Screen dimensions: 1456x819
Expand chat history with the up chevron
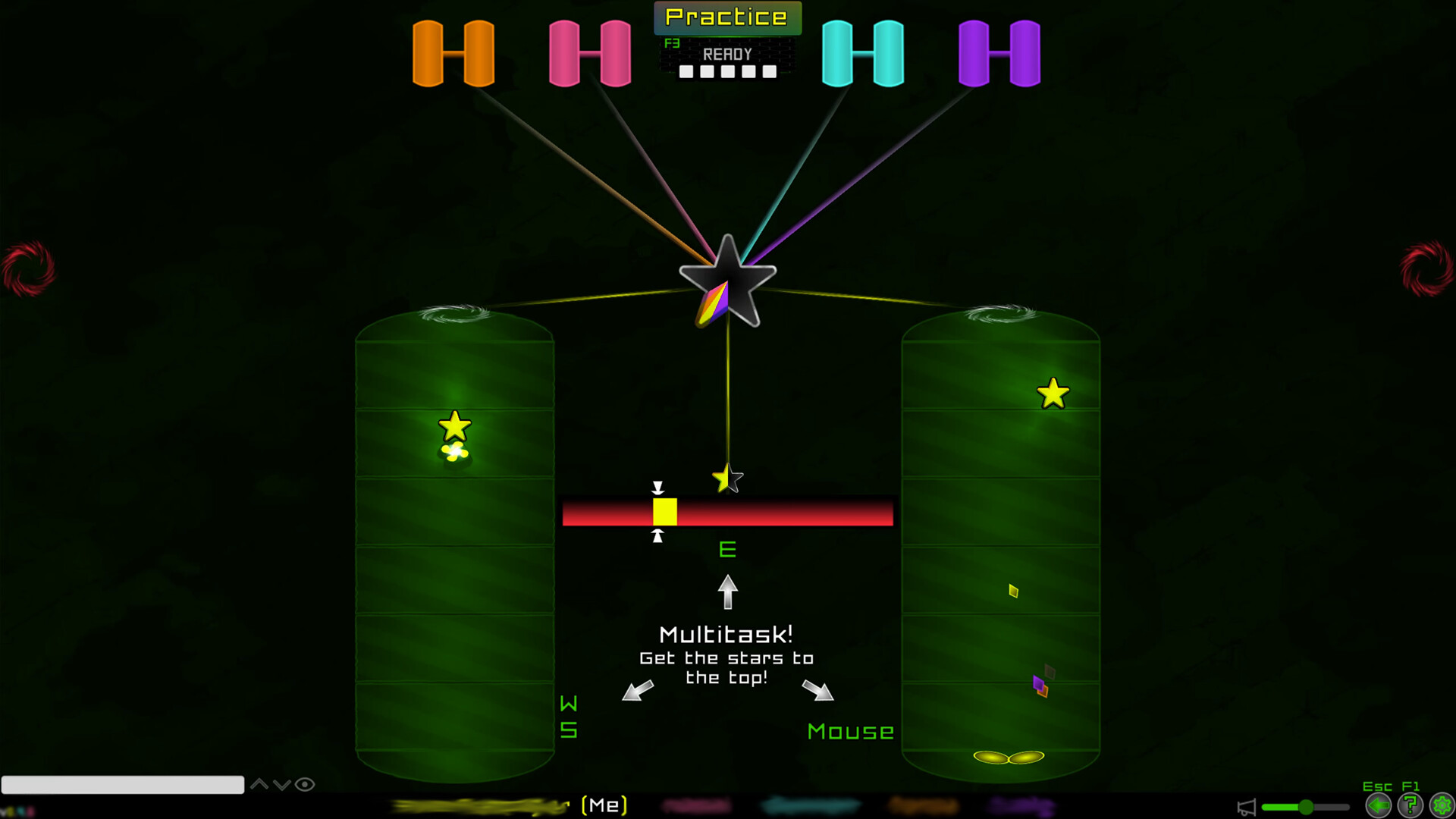coord(260,785)
